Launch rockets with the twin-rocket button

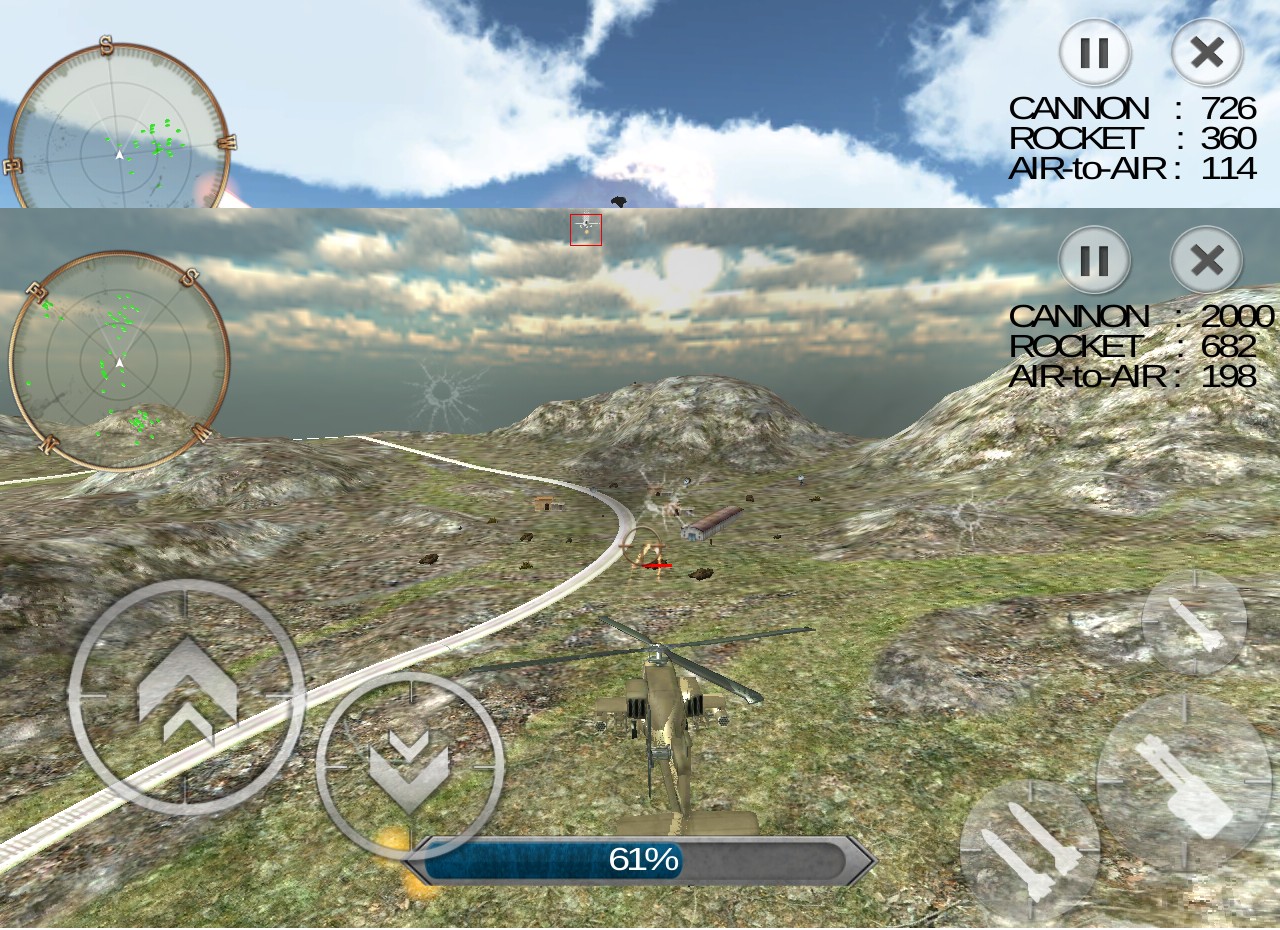click(1030, 851)
